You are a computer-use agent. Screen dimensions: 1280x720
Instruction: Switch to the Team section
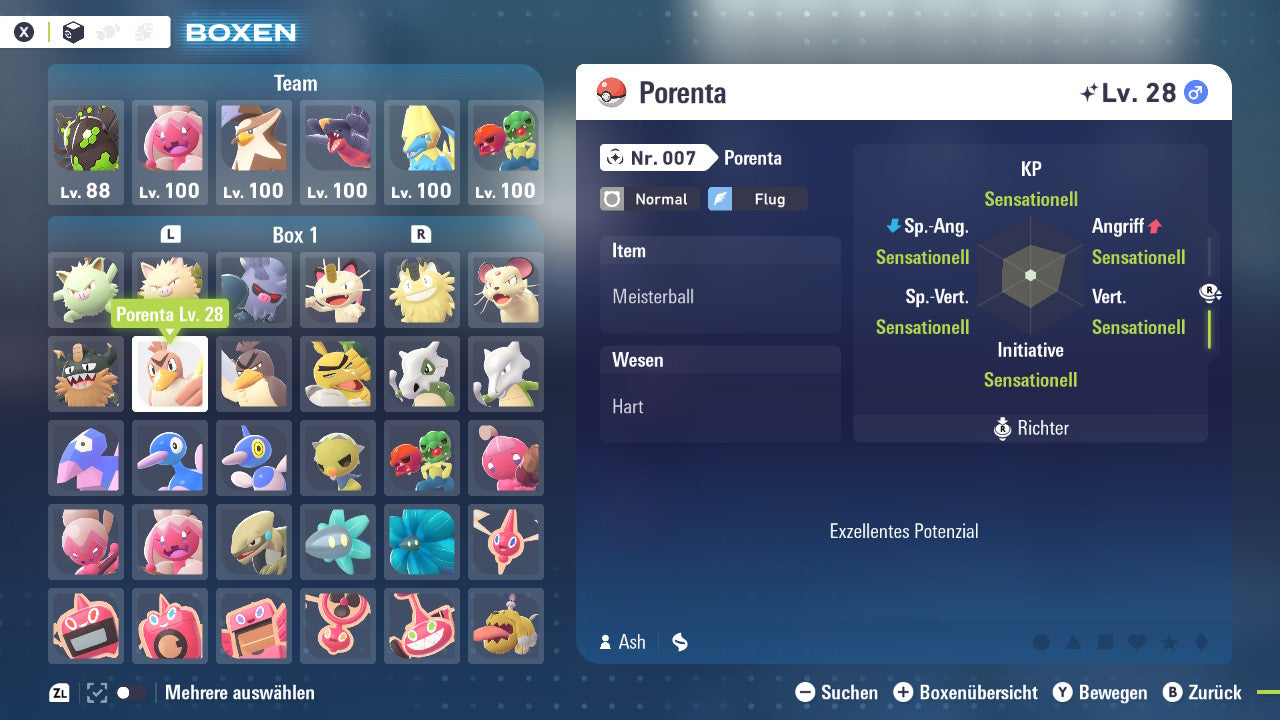(x=295, y=83)
